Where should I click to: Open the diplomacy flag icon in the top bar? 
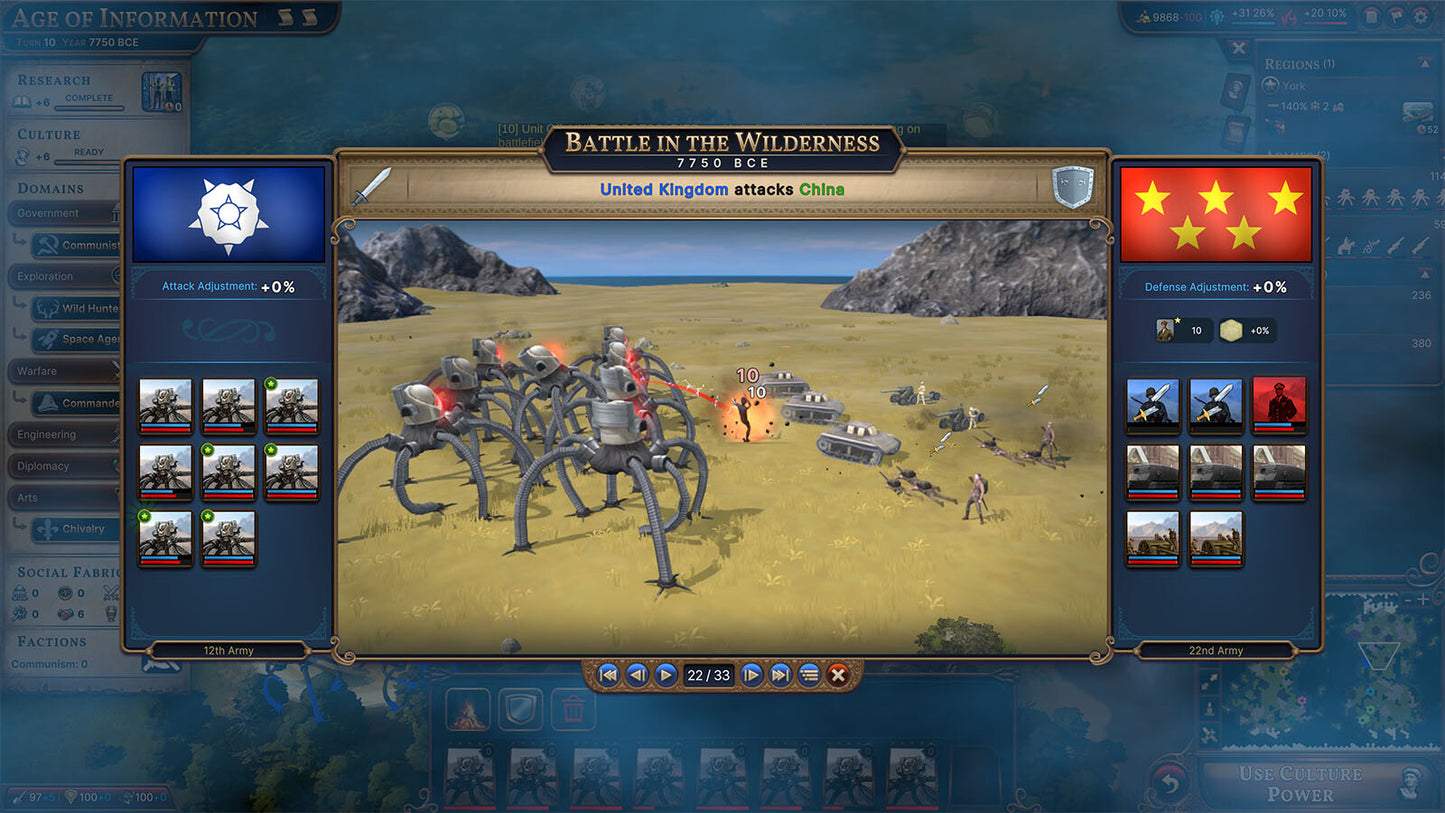click(x=1397, y=16)
